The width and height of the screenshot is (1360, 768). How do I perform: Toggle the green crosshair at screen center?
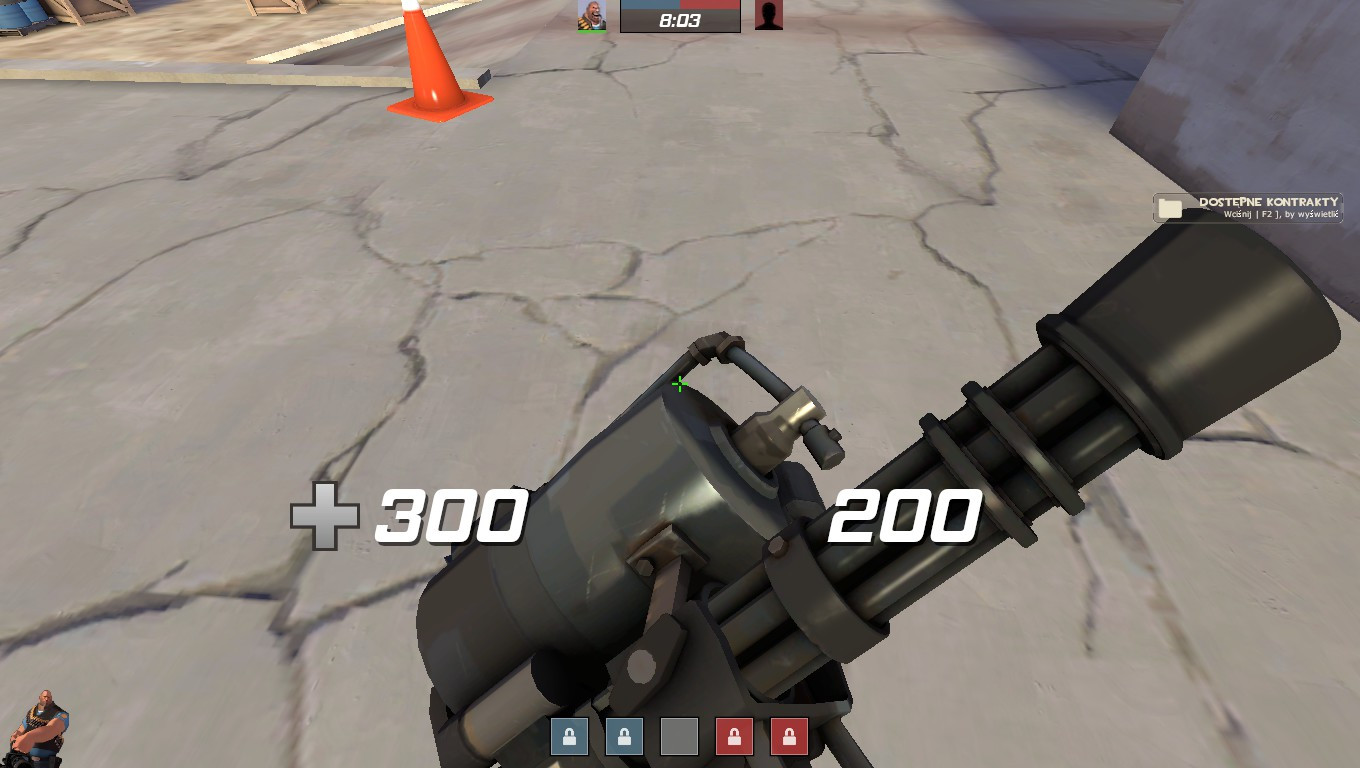click(x=679, y=383)
